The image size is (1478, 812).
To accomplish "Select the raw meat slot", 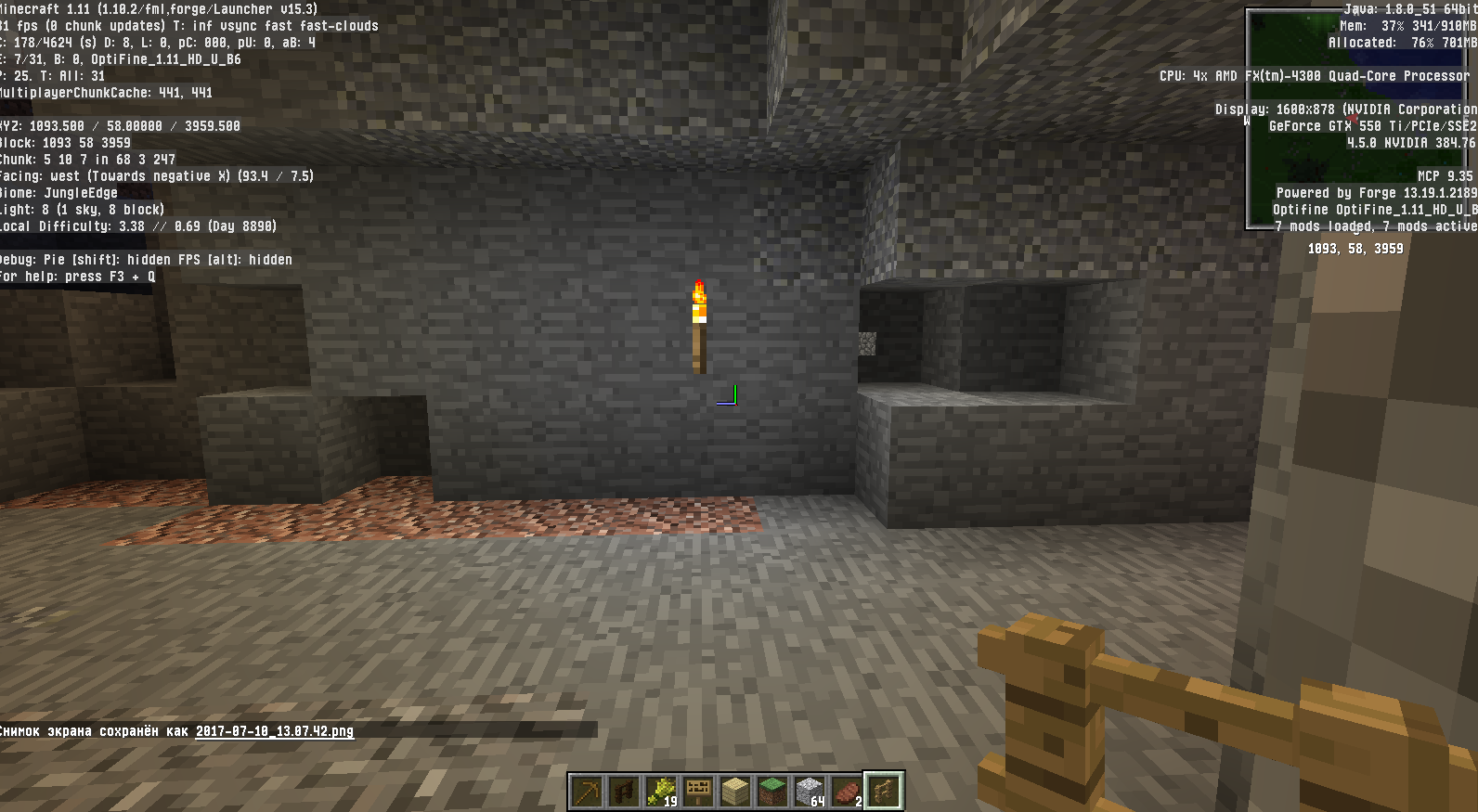I will (847, 792).
